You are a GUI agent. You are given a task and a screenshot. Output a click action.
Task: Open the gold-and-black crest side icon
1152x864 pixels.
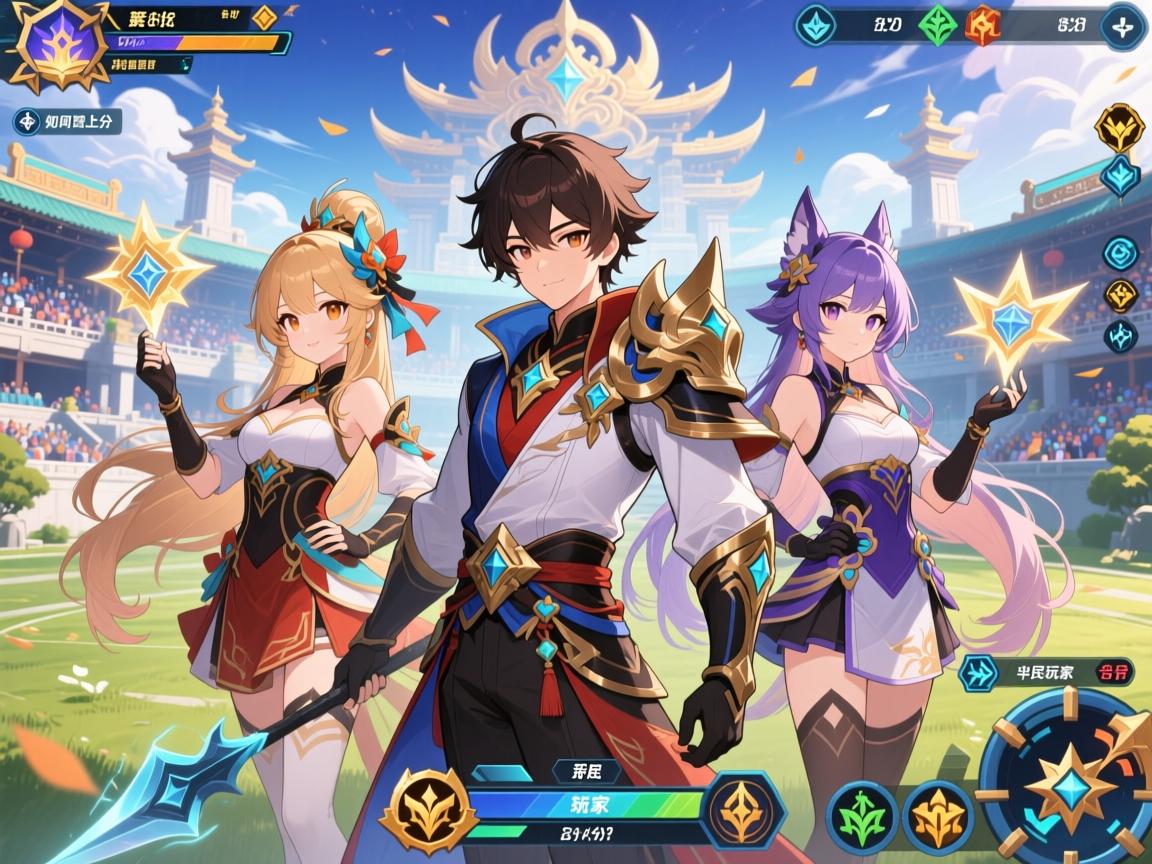[1119, 128]
